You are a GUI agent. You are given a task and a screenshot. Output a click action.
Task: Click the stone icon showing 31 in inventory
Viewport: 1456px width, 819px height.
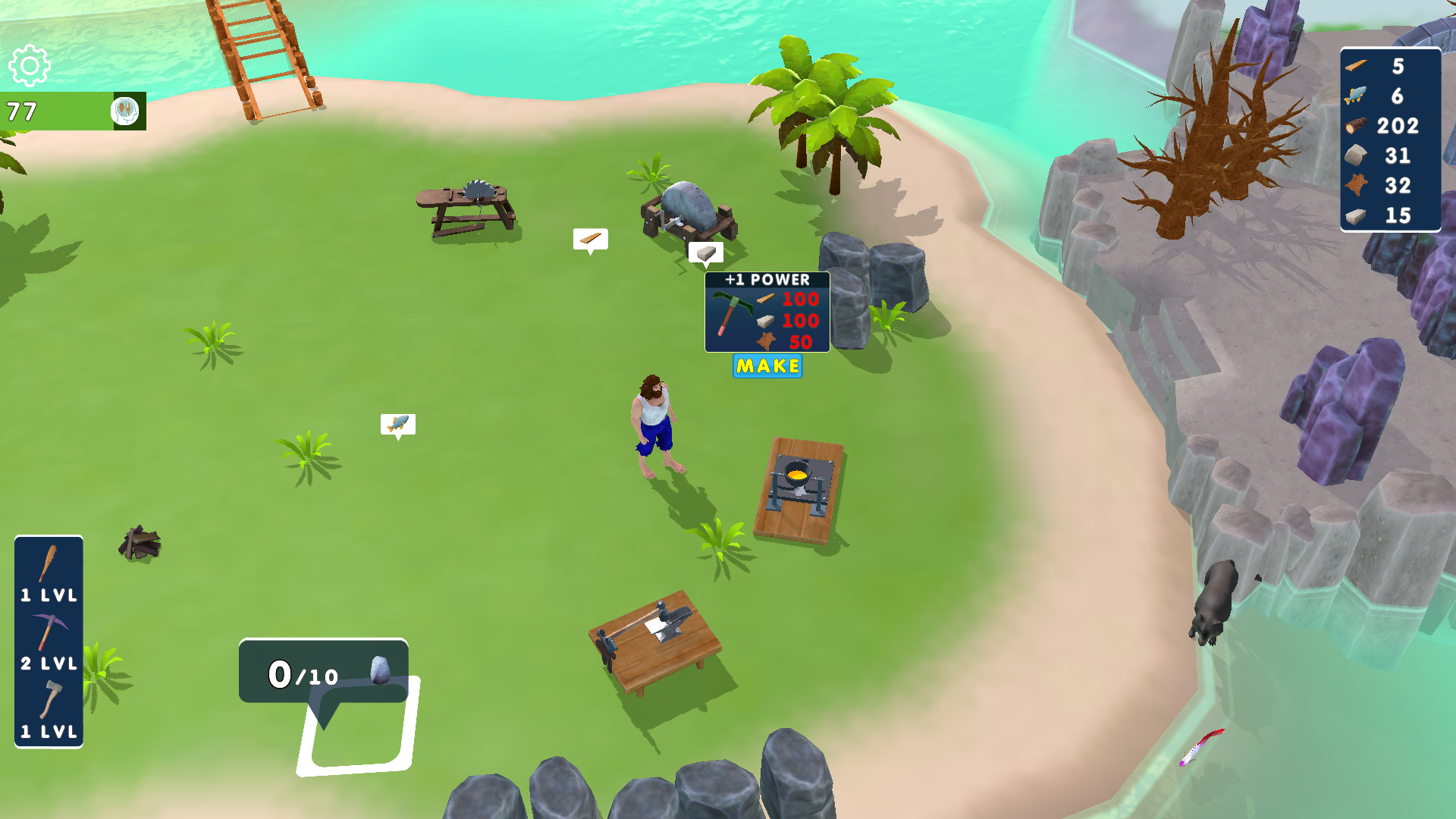[1357, 155]
